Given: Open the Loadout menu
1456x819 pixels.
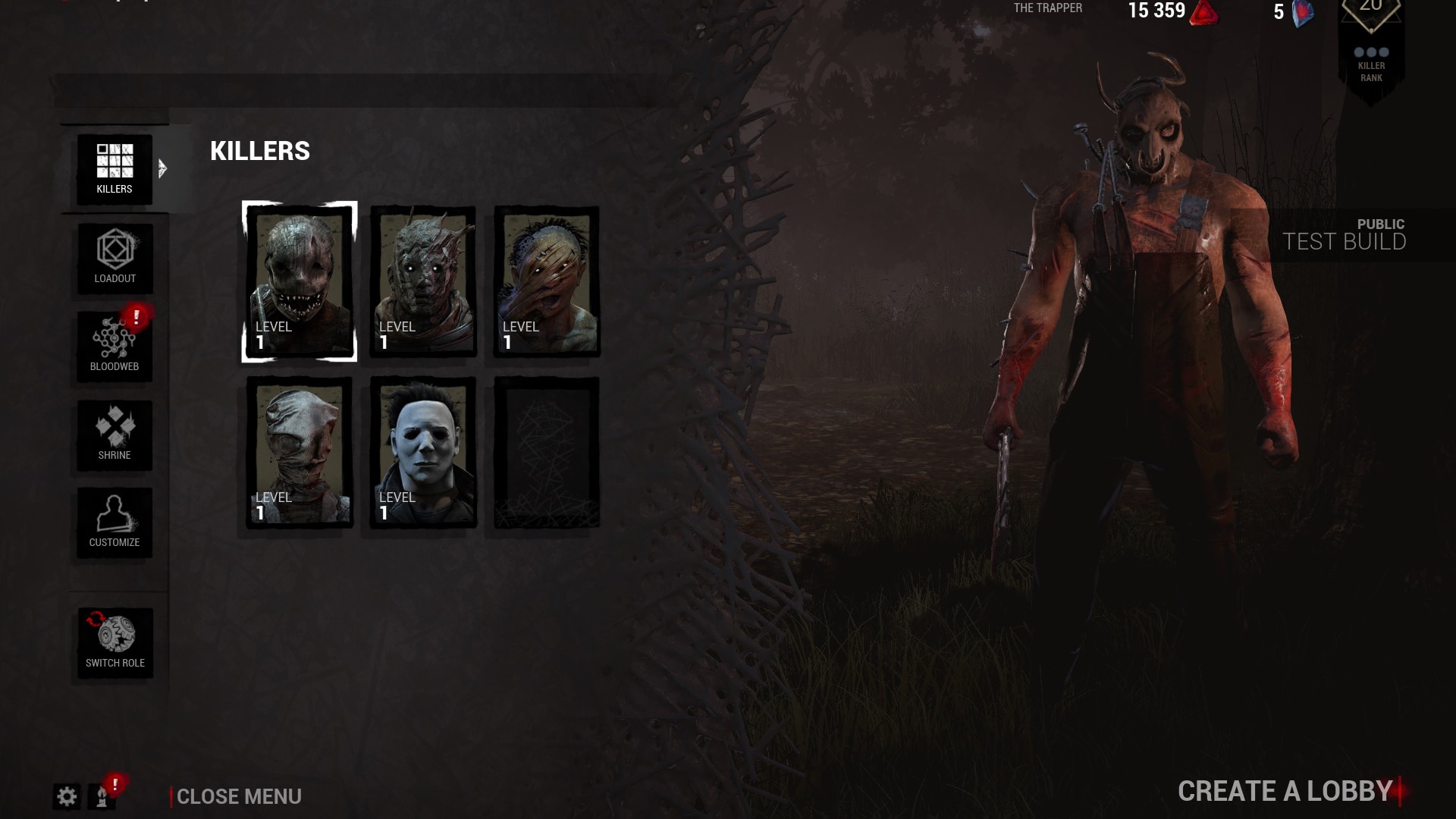Looking at the screenshot, I should pos(115,258).
